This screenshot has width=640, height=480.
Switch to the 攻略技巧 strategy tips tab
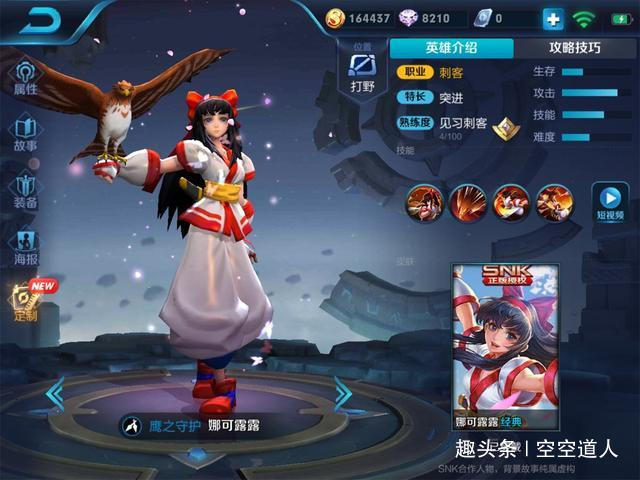[575, 48]
